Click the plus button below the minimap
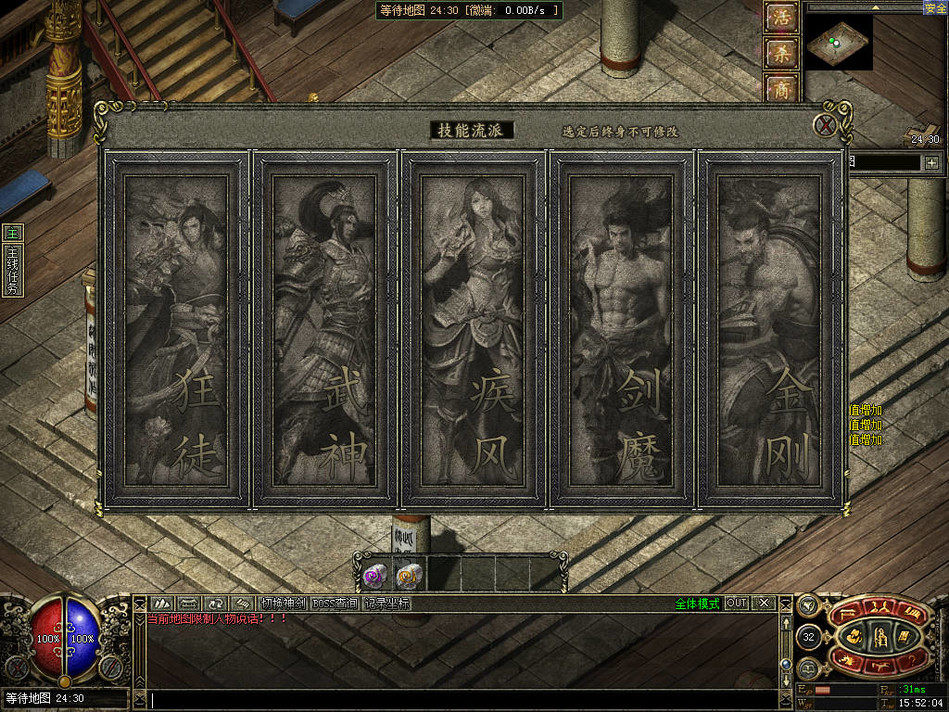Viewport: 949px width, 712px height. (932, 162)
